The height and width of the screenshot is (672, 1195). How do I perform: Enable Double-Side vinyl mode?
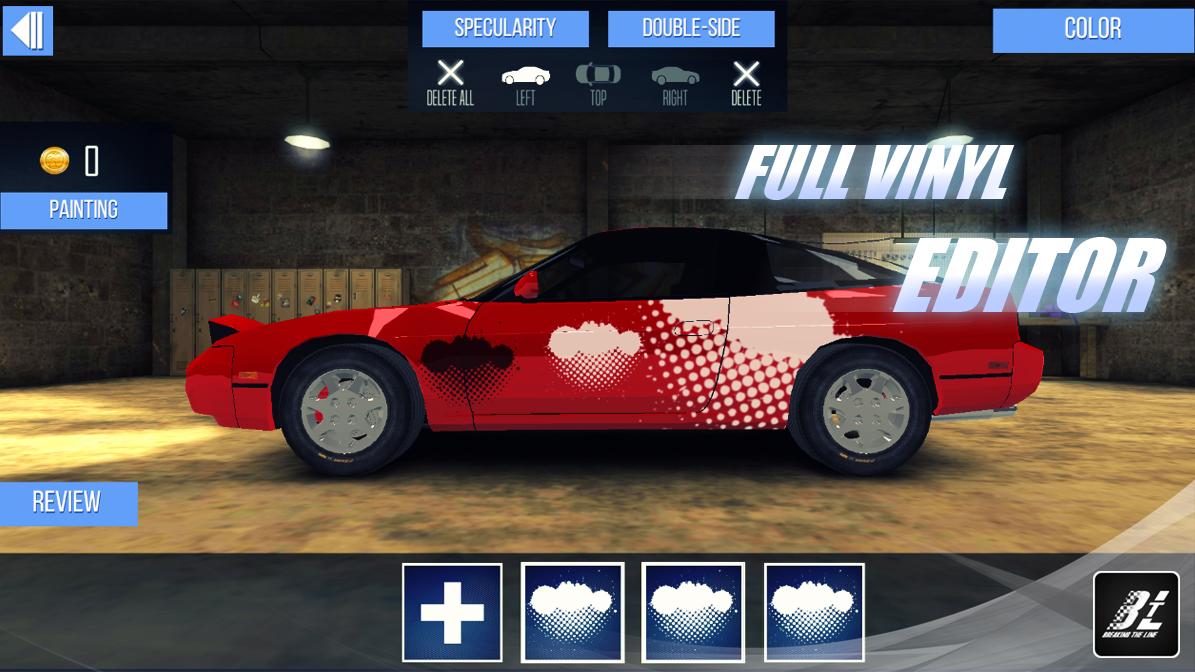[x=691, y=28]
